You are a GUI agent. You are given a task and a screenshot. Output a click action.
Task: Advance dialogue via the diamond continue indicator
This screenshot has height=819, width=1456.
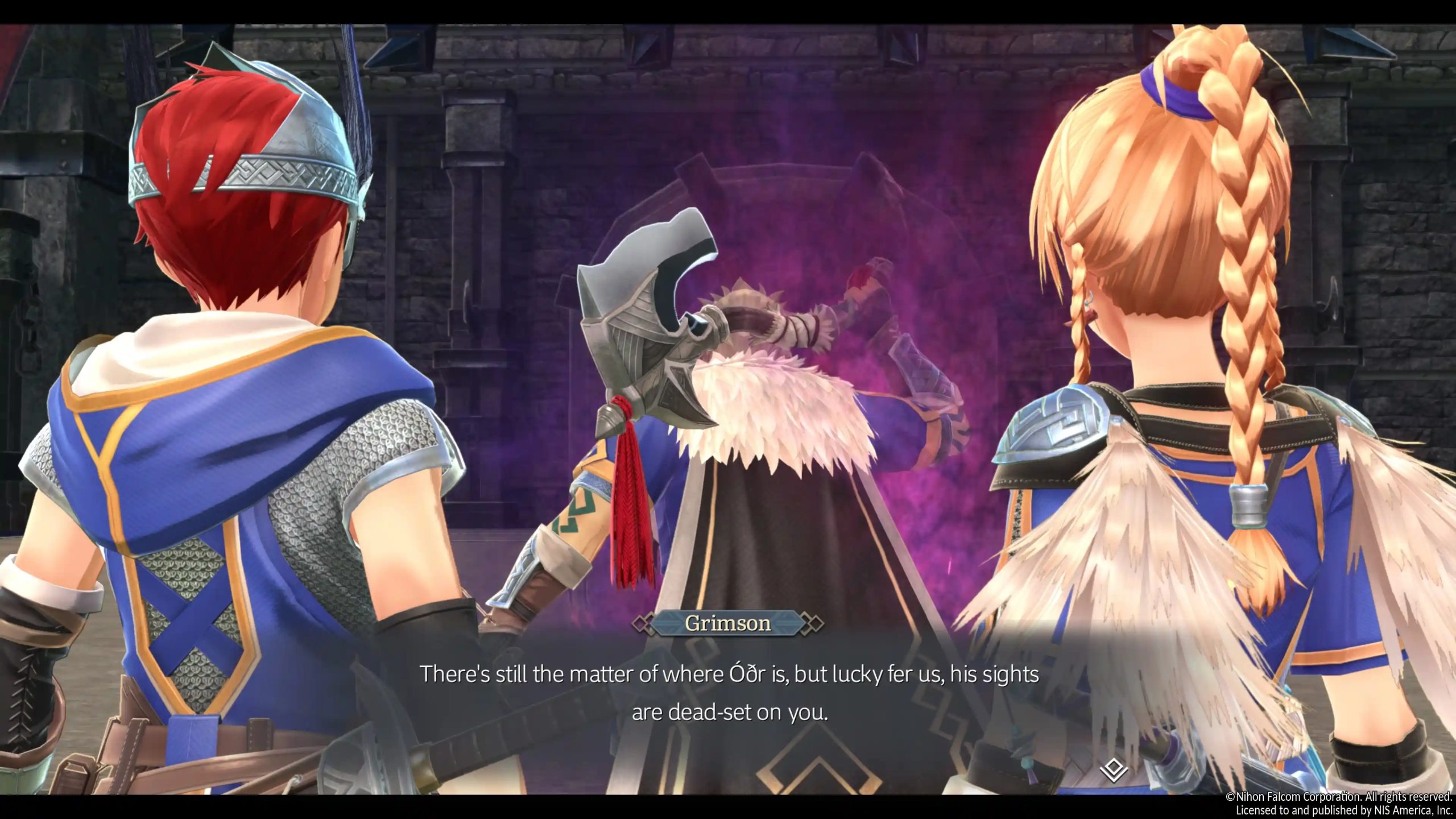tap(1113, 771)
